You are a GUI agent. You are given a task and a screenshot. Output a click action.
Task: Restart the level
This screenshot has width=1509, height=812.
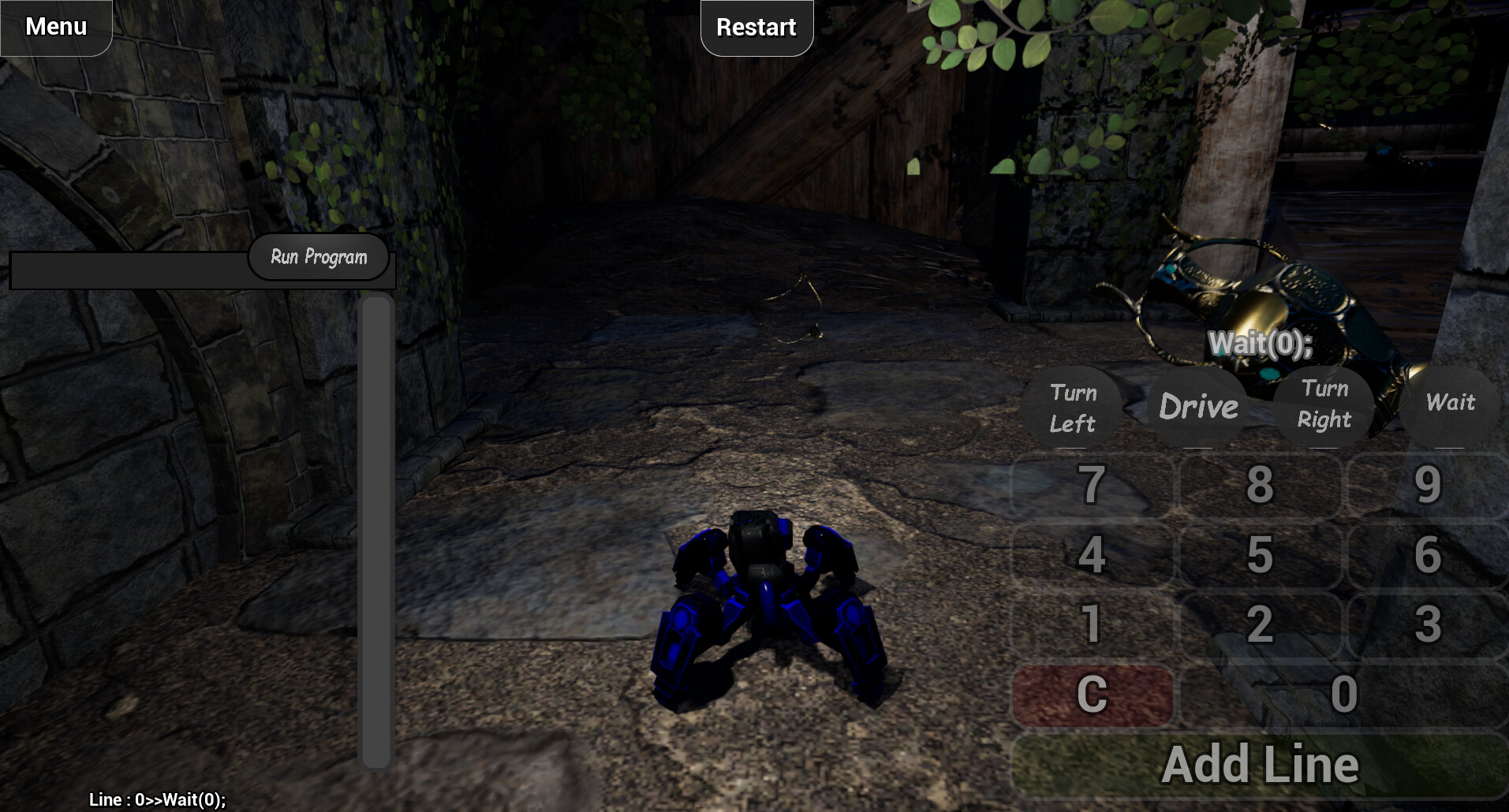755,26
